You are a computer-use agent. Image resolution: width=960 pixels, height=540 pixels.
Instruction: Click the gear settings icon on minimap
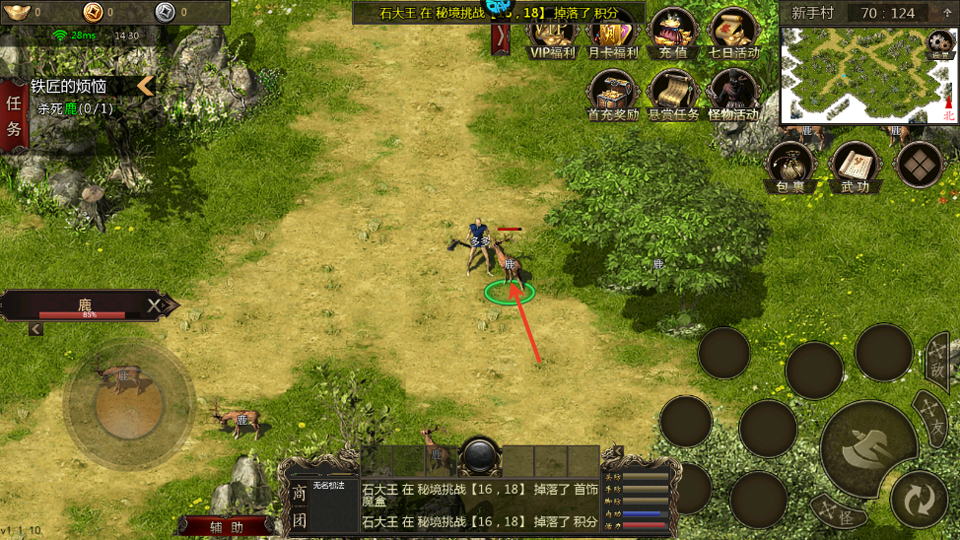coord(940,43)
